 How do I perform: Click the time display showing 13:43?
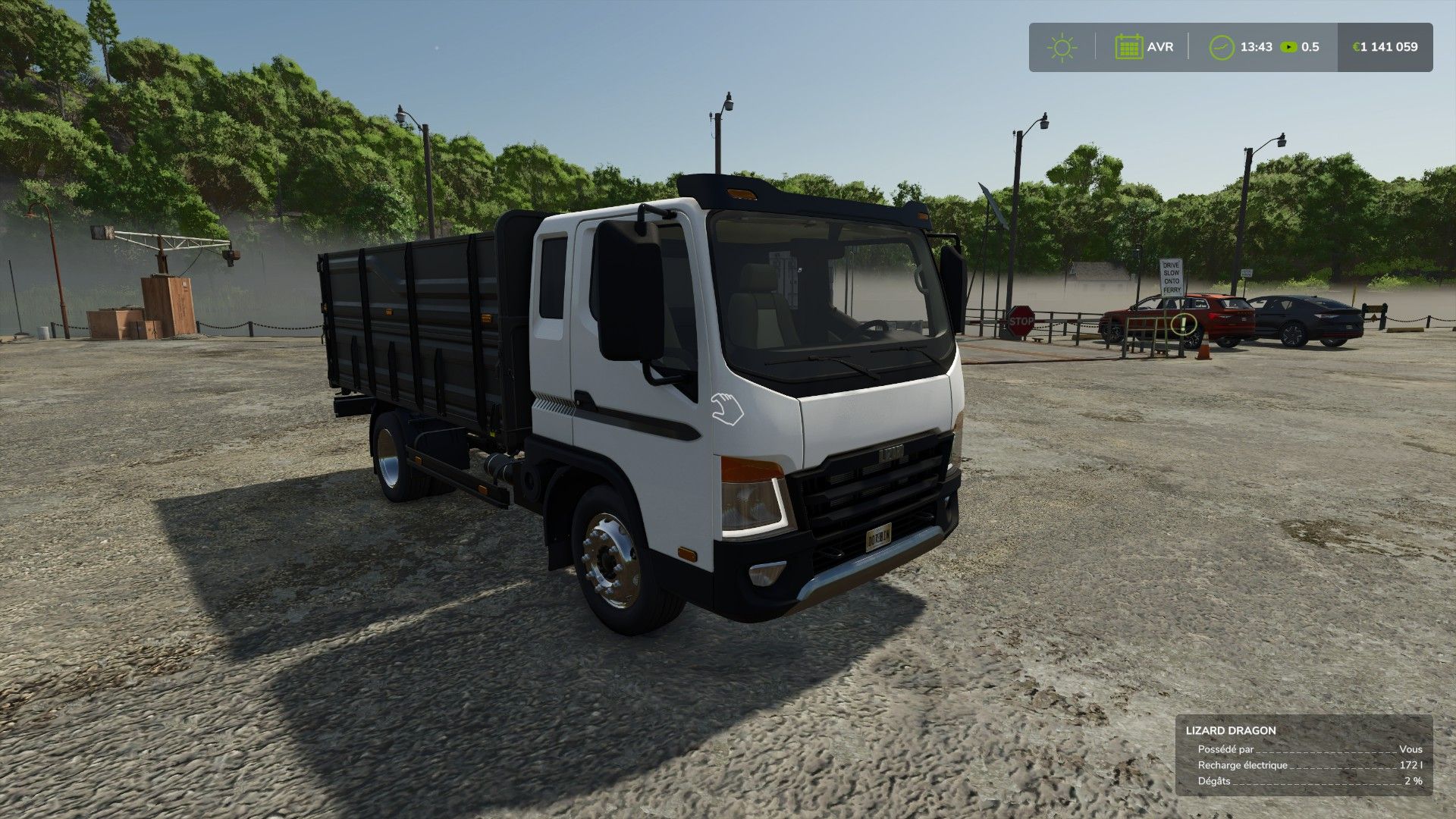tap(1256, 47)
